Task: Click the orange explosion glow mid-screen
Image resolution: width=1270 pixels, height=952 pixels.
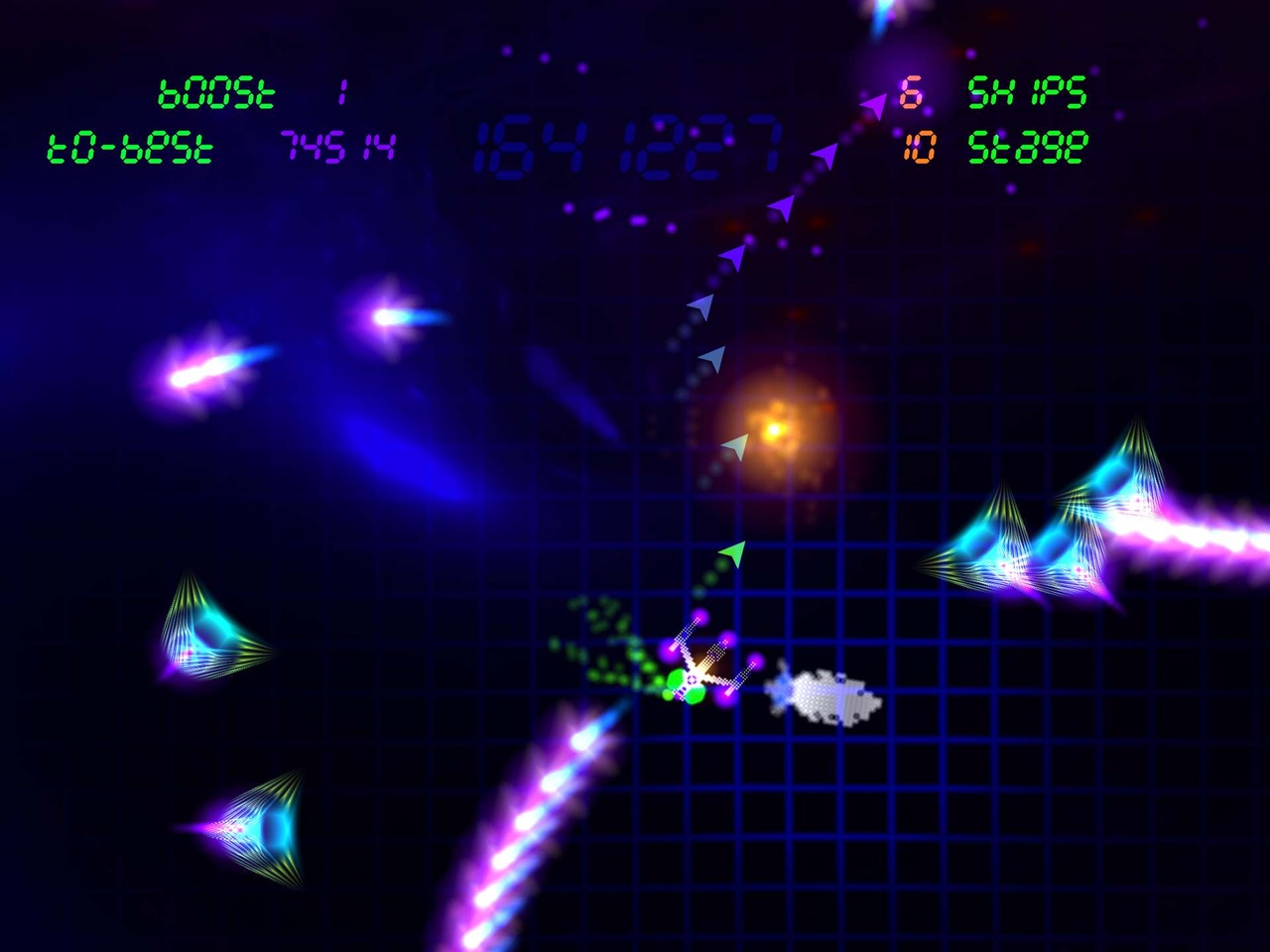Action: tap(774, 426)
